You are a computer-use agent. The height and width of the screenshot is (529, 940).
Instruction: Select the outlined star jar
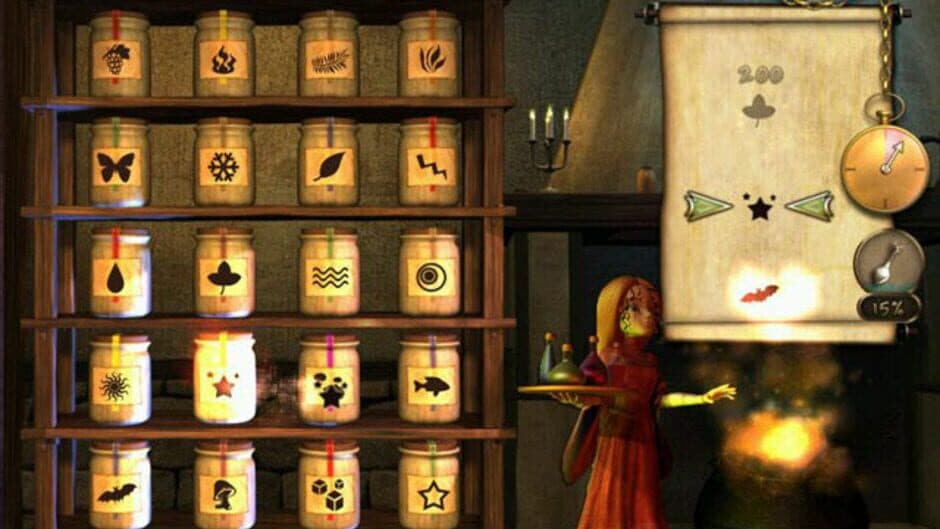[430, 492]
